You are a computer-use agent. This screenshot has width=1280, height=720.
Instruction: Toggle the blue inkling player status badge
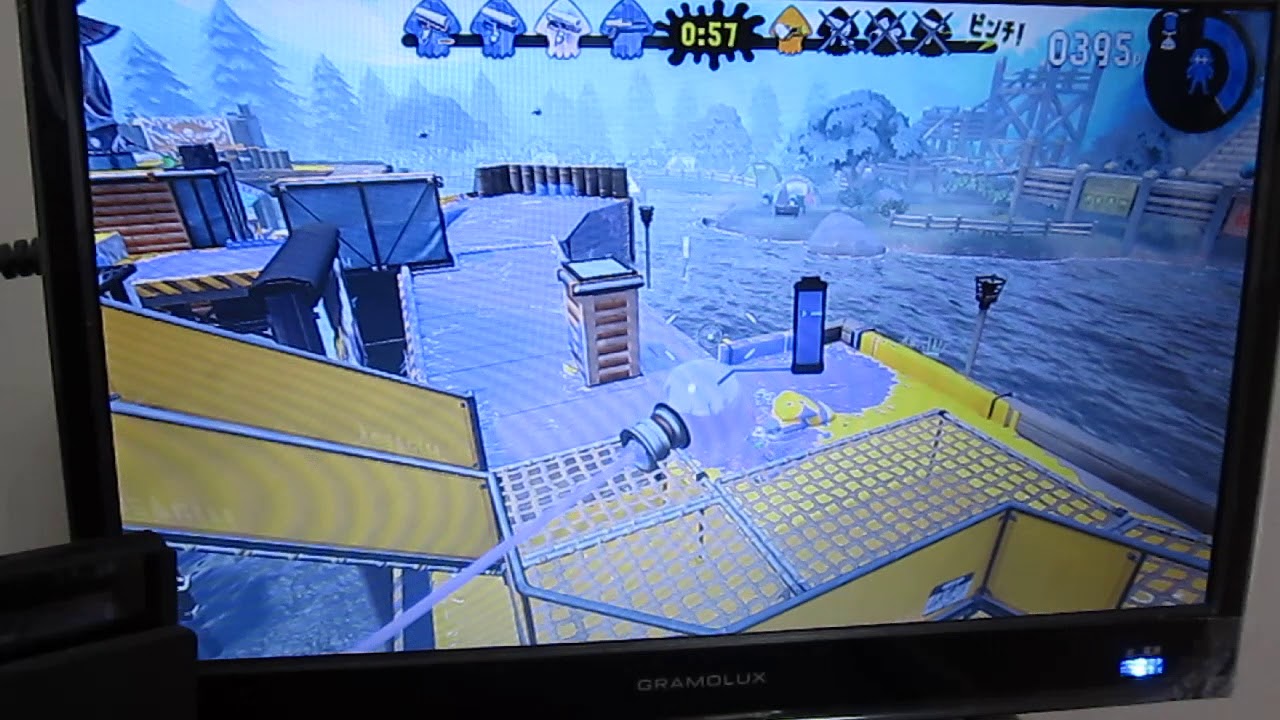click(1201, 71)
